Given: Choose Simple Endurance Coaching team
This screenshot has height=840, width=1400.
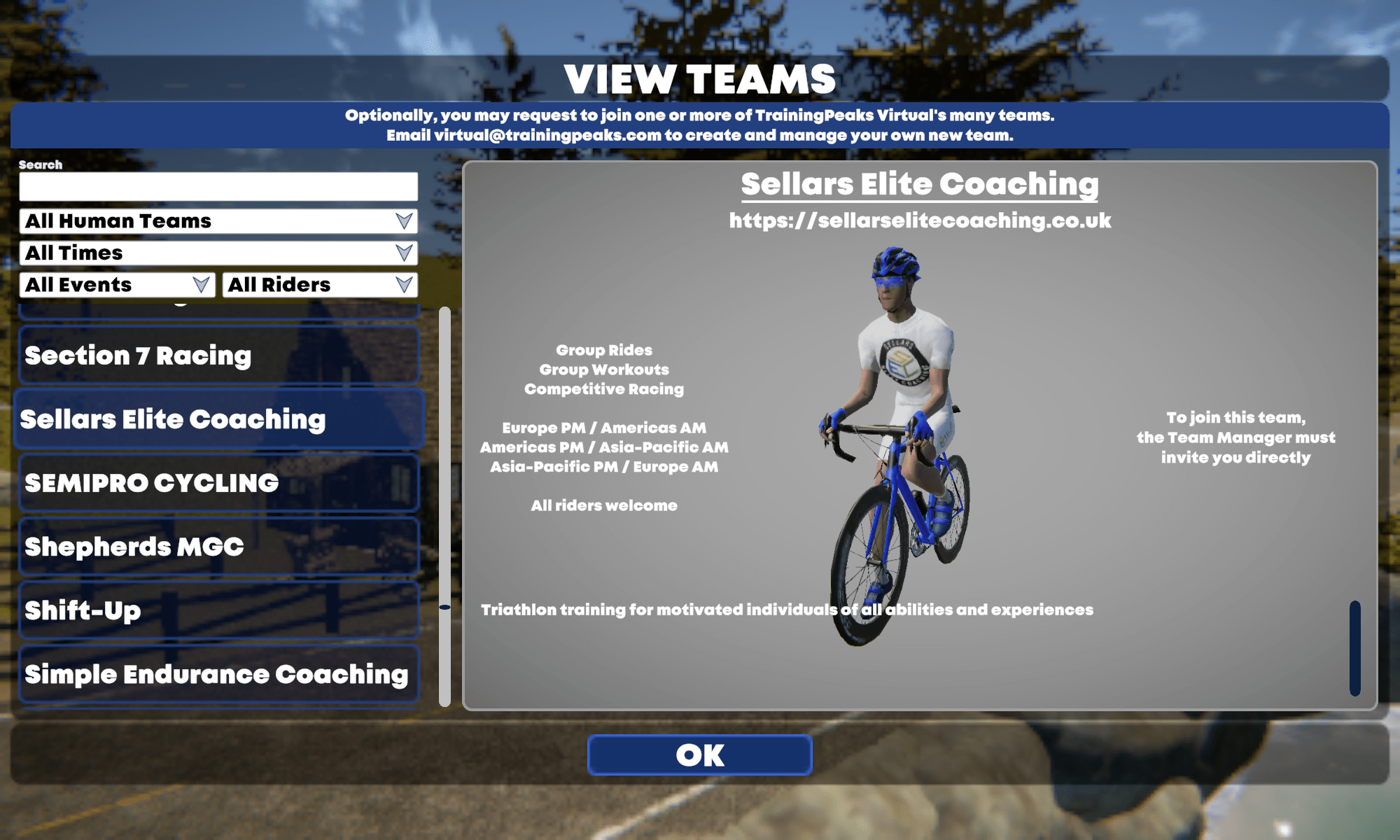Looking at the screenshot, I should (218, 674).
